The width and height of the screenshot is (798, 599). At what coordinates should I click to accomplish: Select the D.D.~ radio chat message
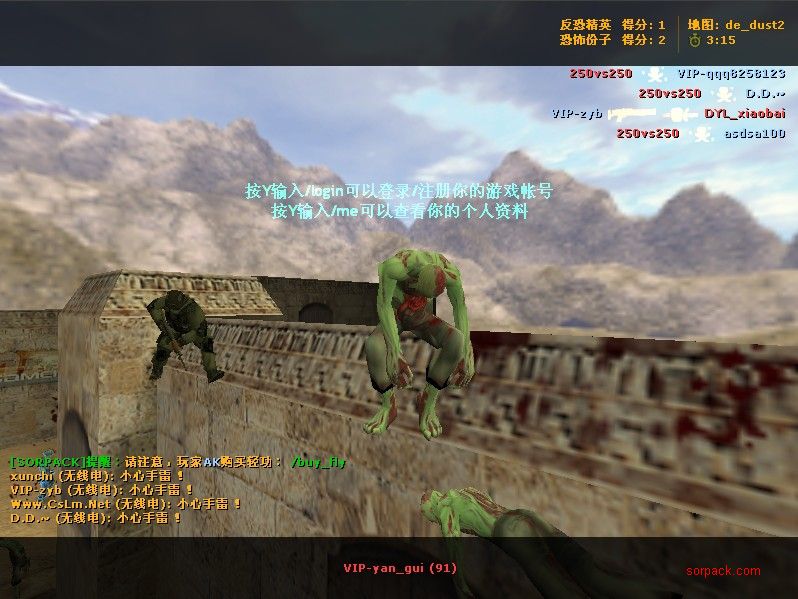96,518
